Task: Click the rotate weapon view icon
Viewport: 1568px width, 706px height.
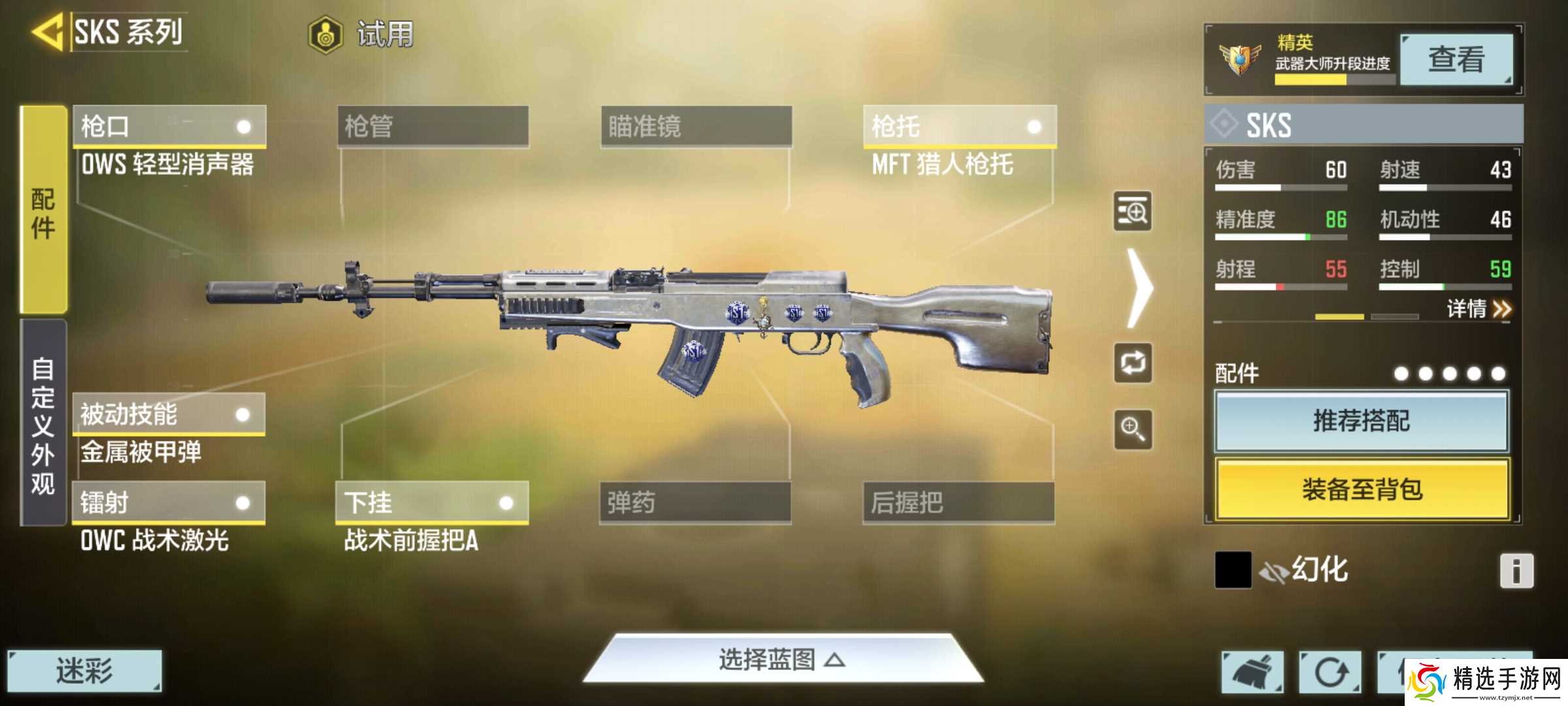Action: 1134,363
